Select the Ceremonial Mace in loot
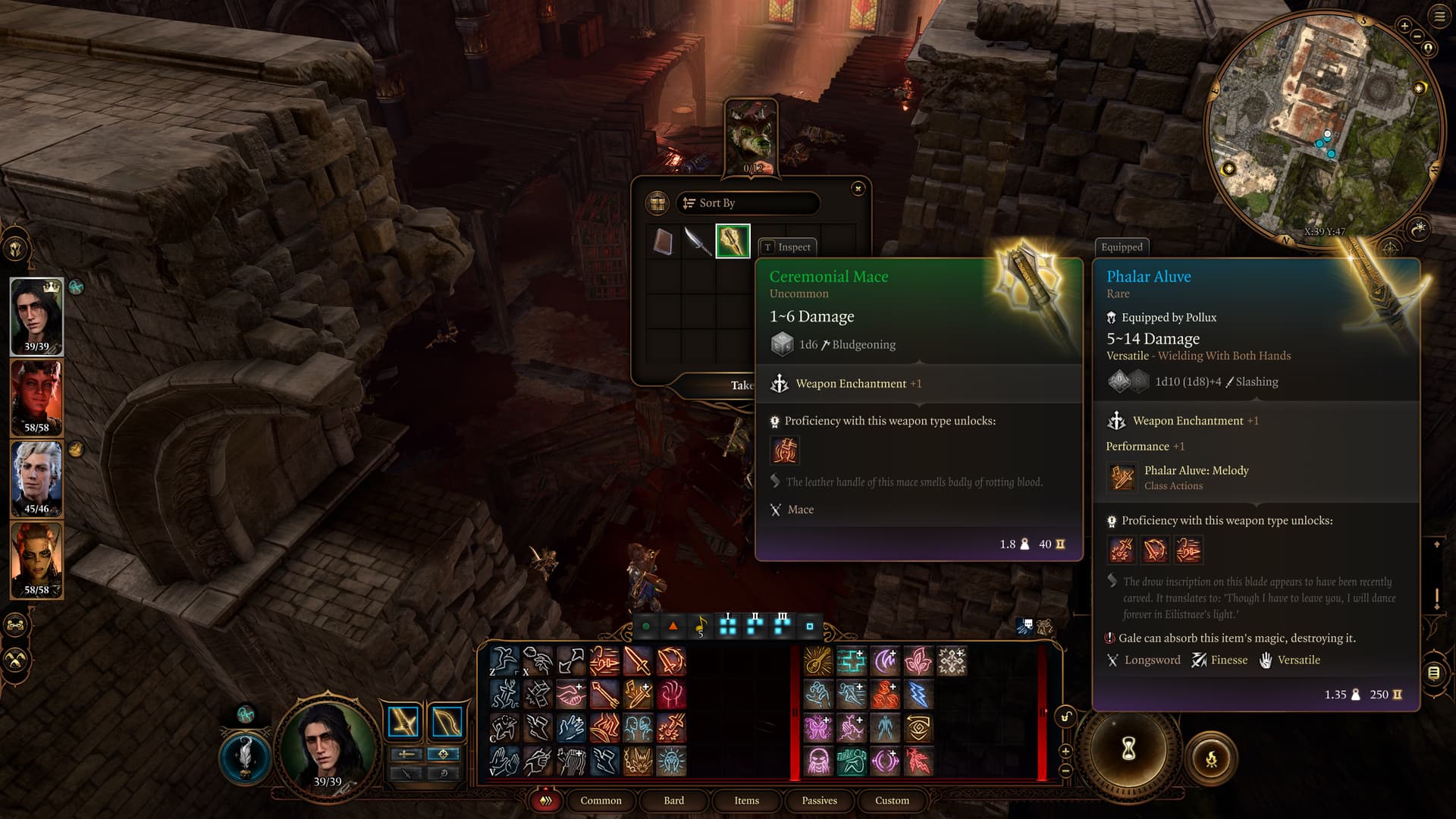The height and width of the screenshot is (819, 1456). (x=733, y=241)
